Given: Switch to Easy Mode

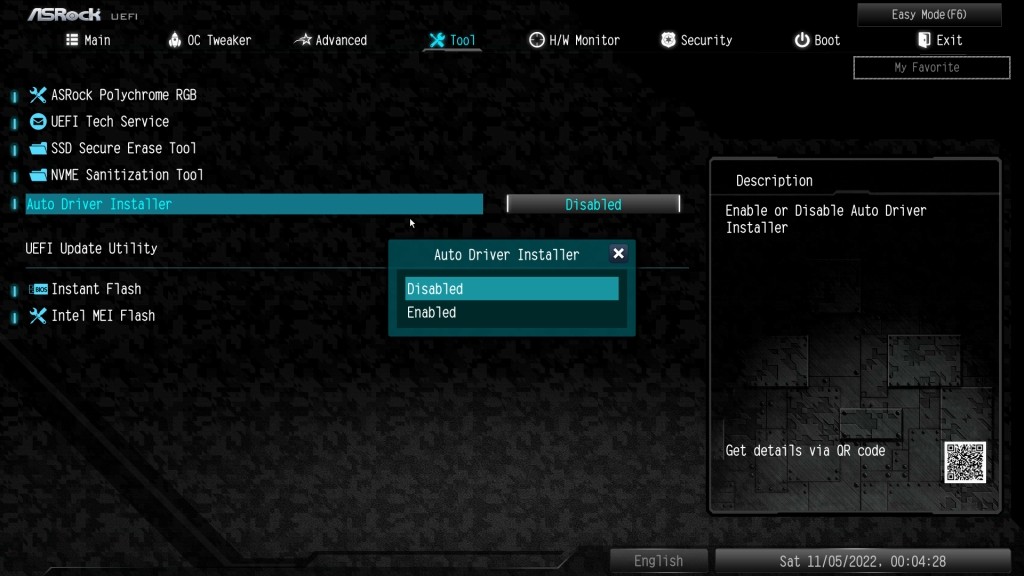Looking at the screenshot, I should click(x=929, y=15).
